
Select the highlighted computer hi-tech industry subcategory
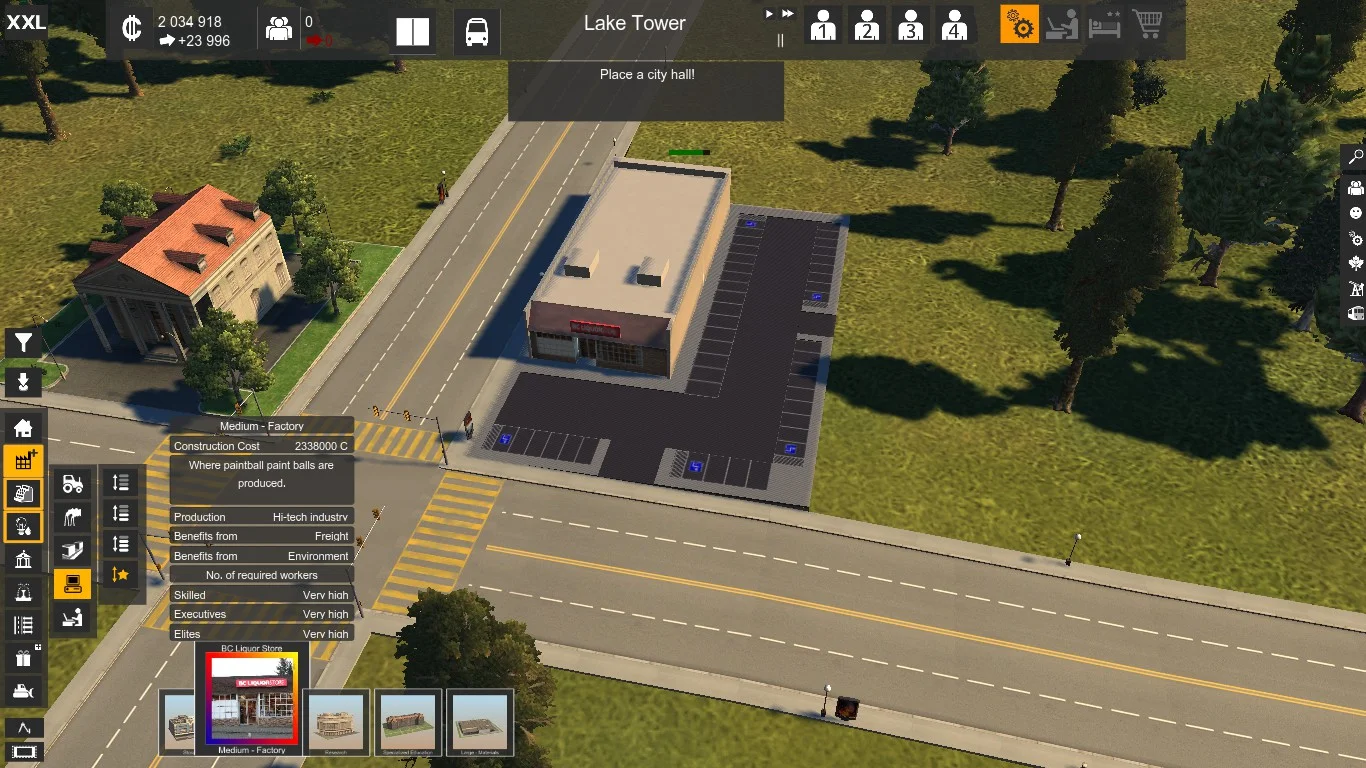(72, 582)
